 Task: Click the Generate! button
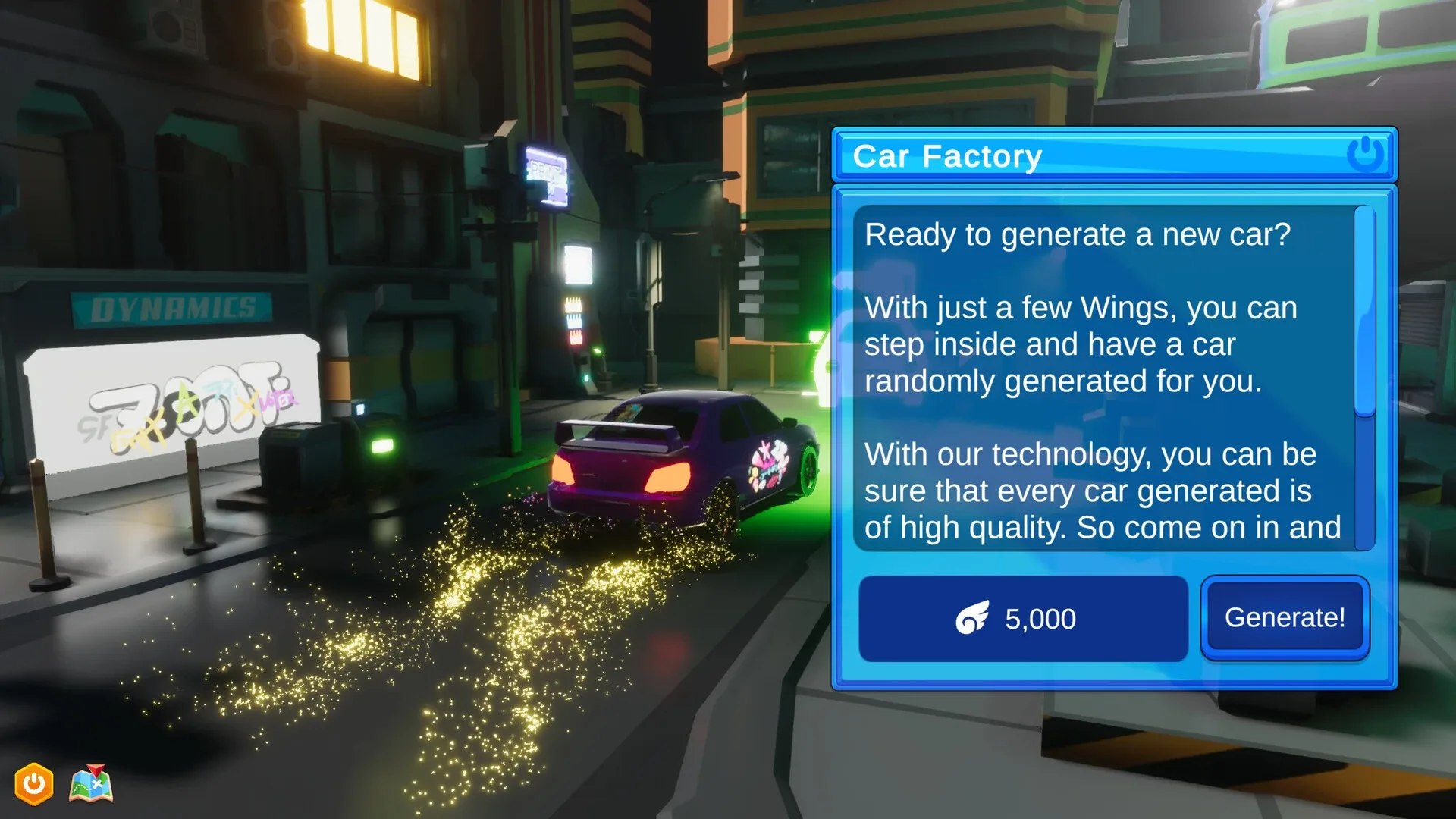1285,617
